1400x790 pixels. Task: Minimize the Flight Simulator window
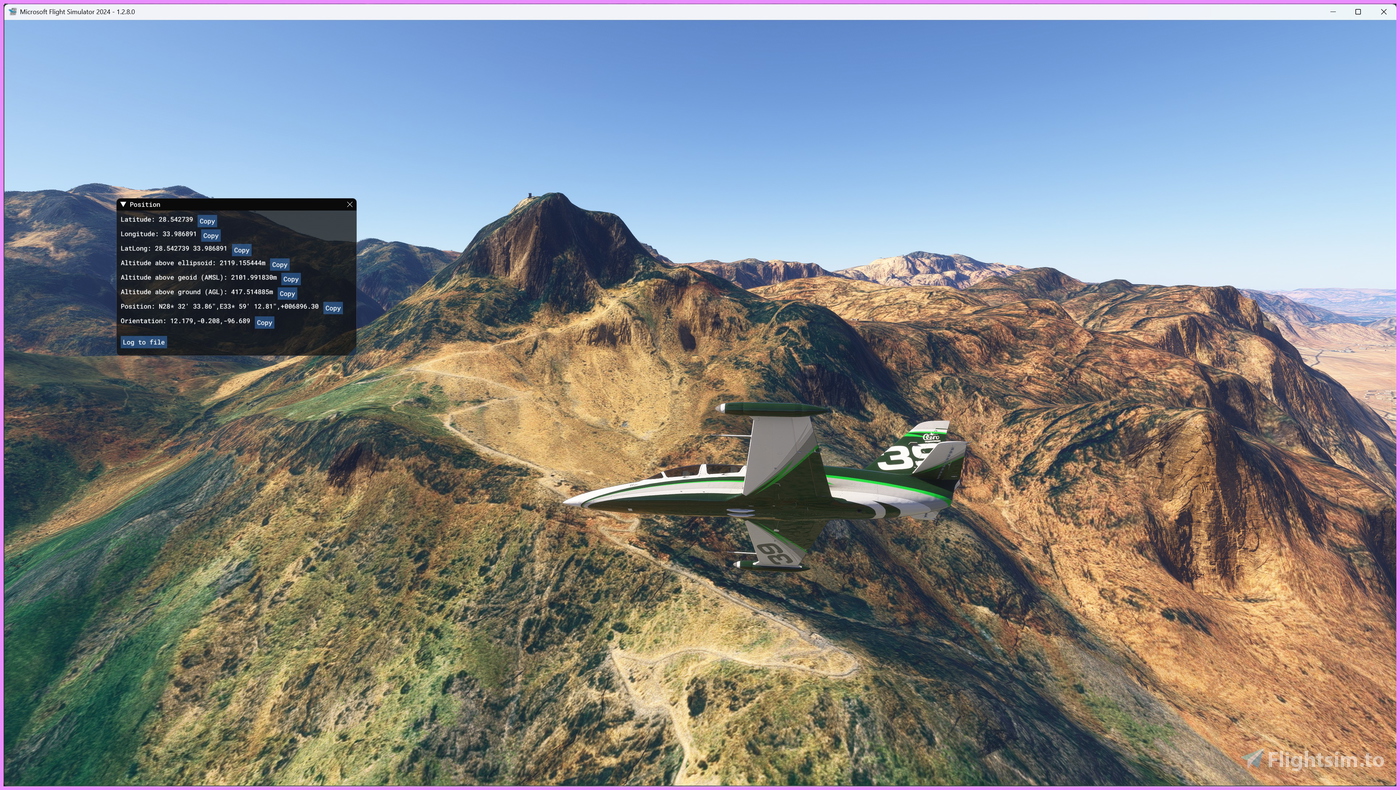[1333, 12]
